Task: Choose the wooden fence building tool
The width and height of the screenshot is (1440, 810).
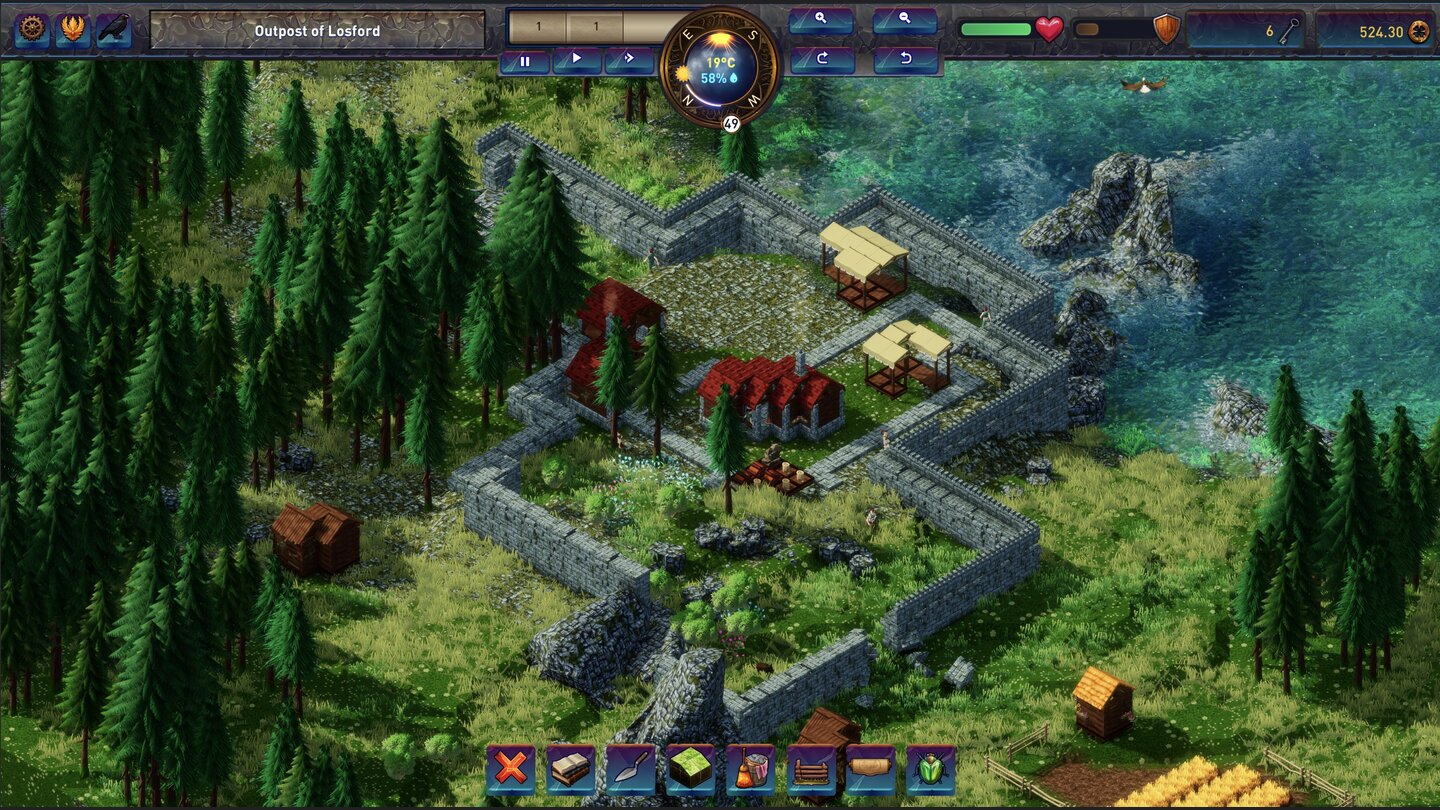Action: (814, 769)
